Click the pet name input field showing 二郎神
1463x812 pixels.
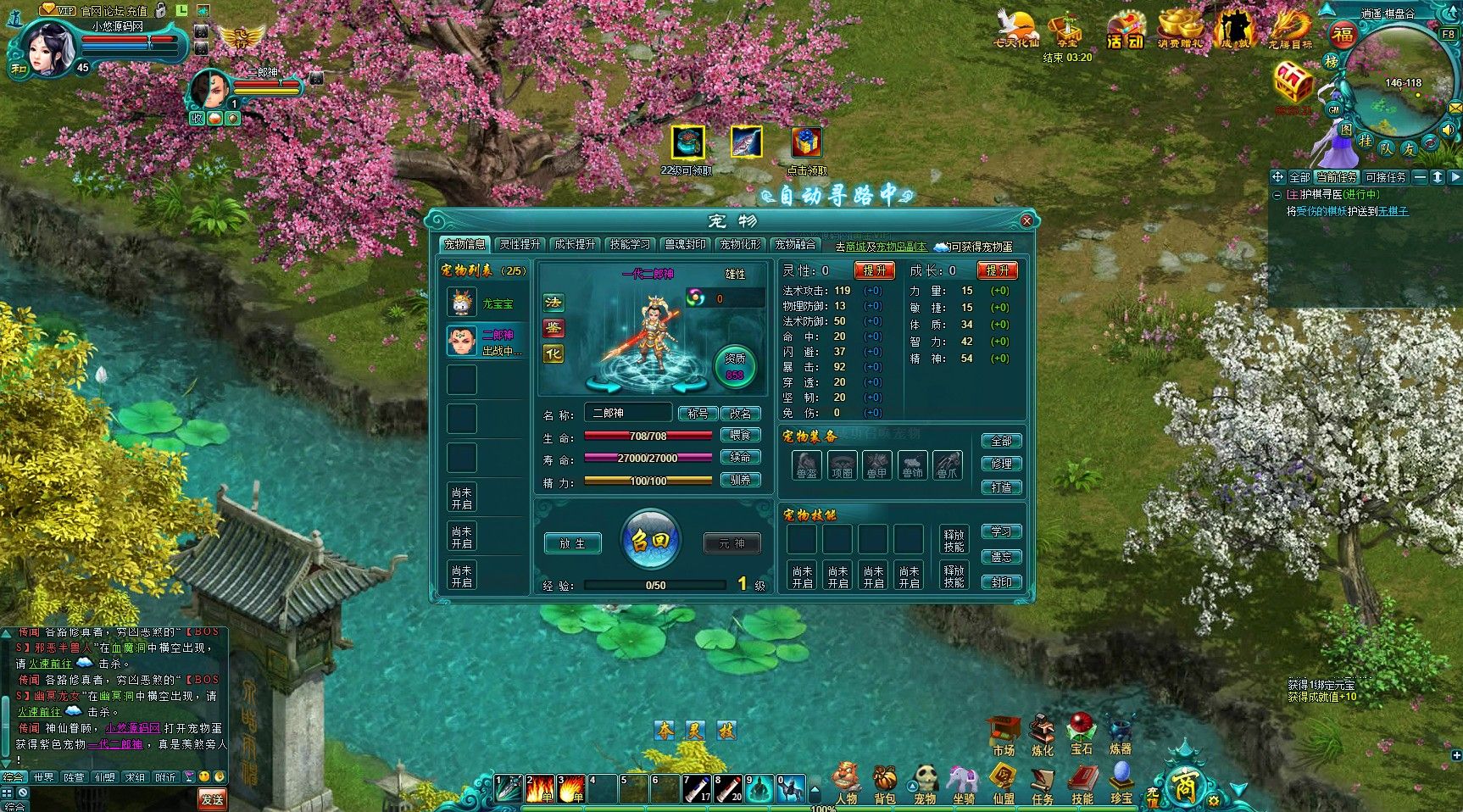[x=627, y=413]
